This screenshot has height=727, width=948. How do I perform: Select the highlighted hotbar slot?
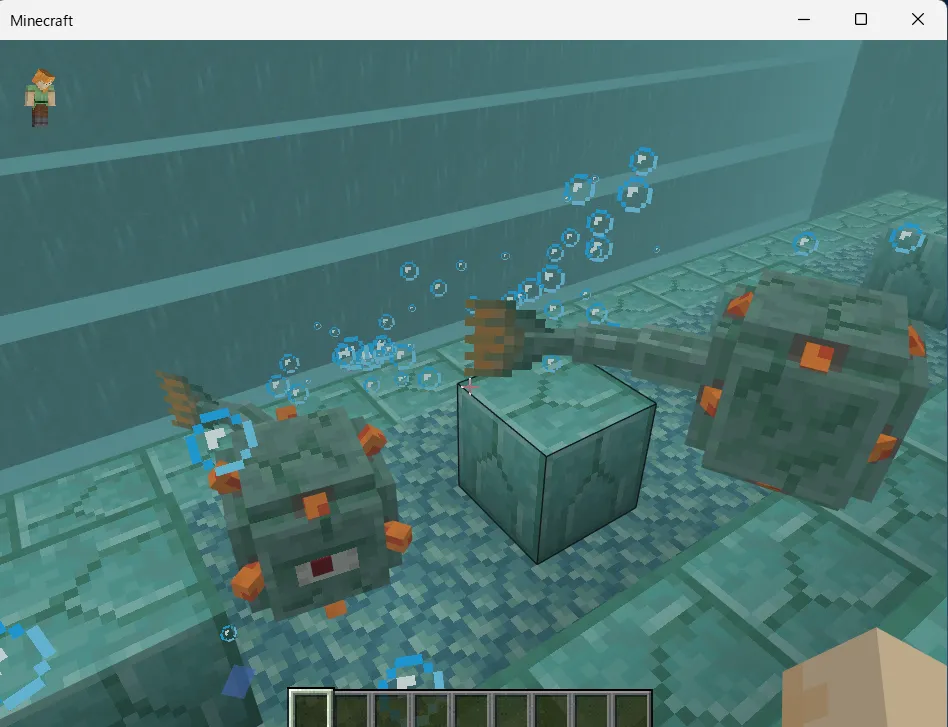point(310,709)
